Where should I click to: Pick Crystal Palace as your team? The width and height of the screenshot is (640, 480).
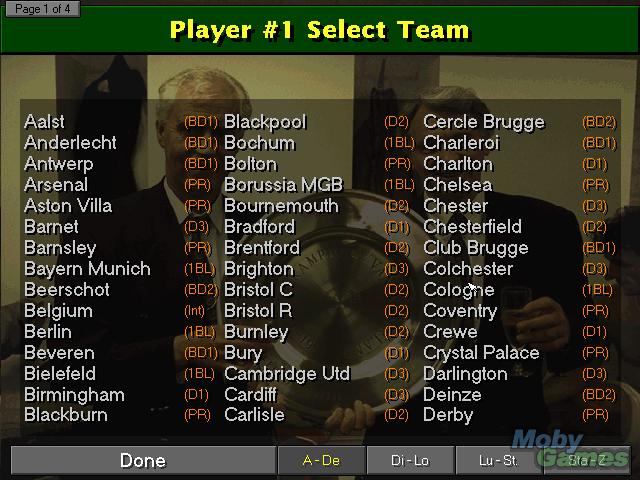[481, 353]
